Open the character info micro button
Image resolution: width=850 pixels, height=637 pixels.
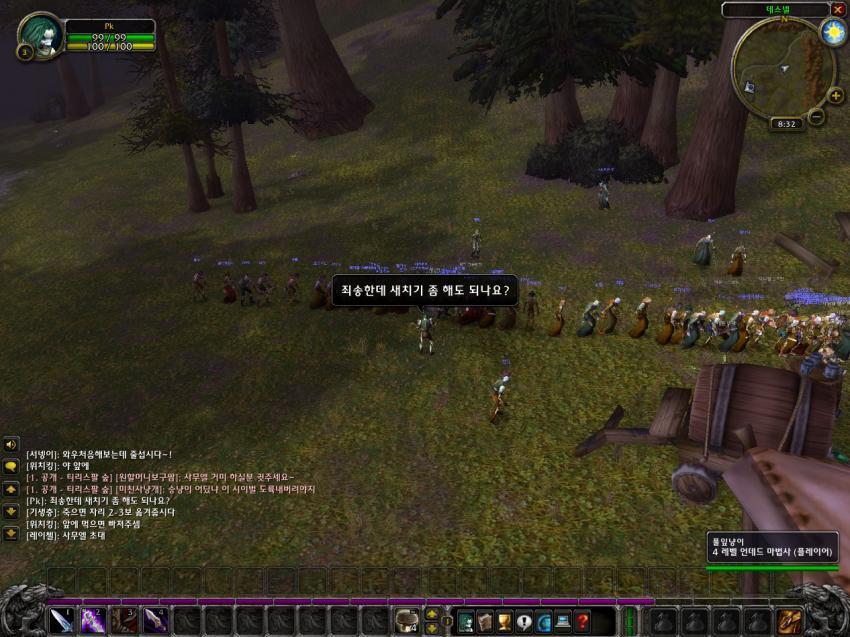click(466, 621)
